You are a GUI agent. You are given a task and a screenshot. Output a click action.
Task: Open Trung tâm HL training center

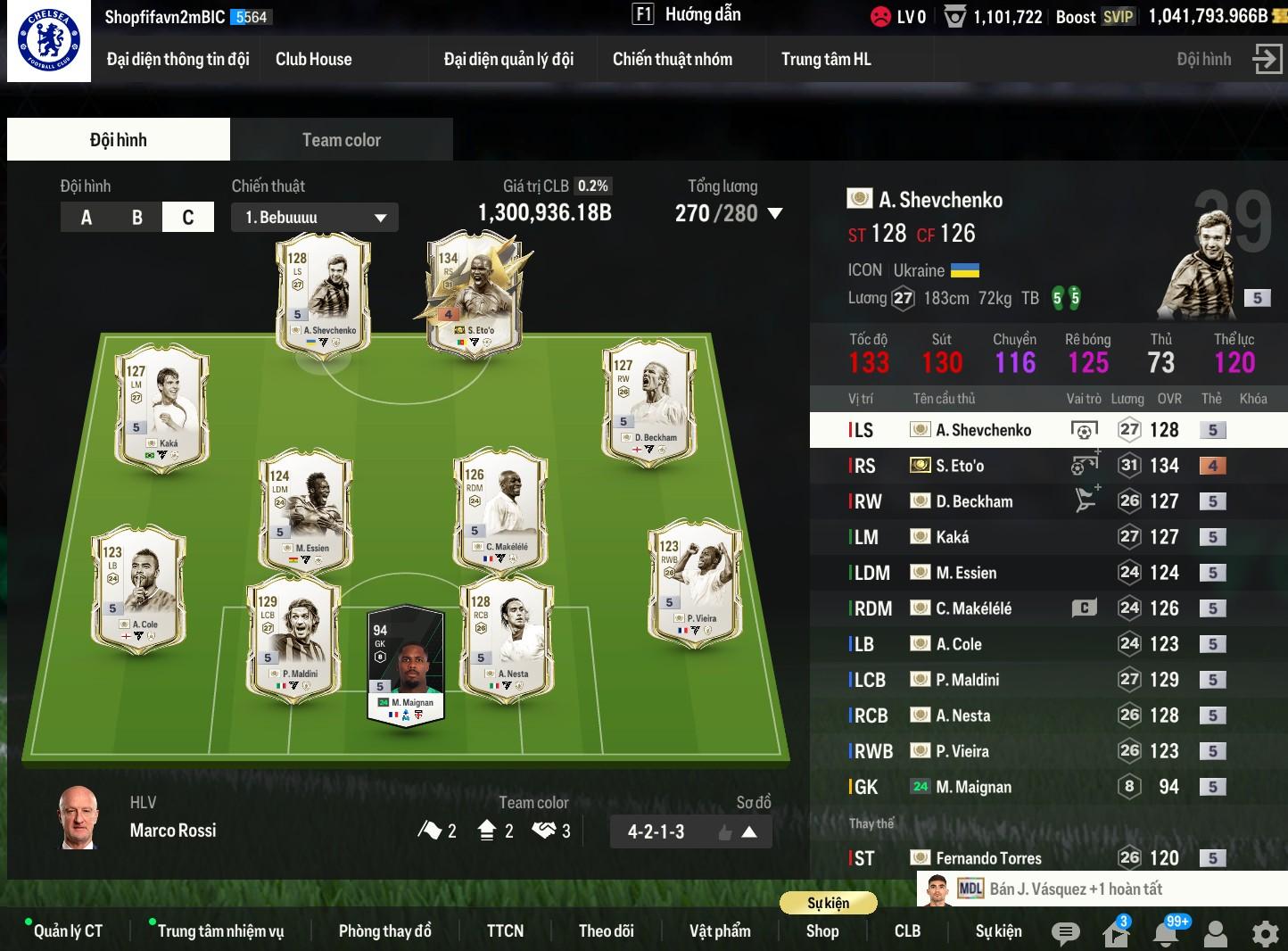826,60
